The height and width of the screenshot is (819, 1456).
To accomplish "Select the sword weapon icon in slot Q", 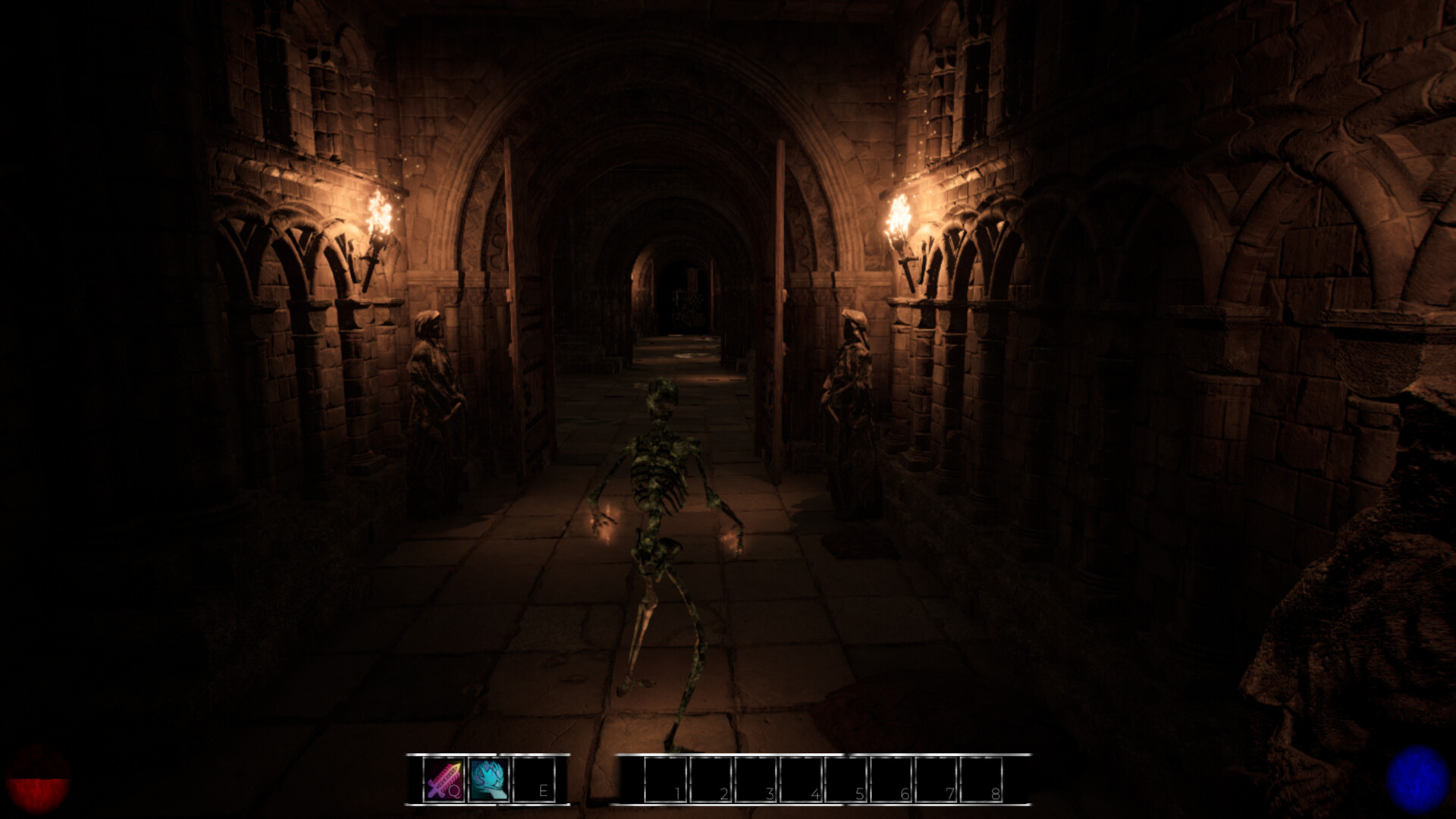I will [442, 781].
